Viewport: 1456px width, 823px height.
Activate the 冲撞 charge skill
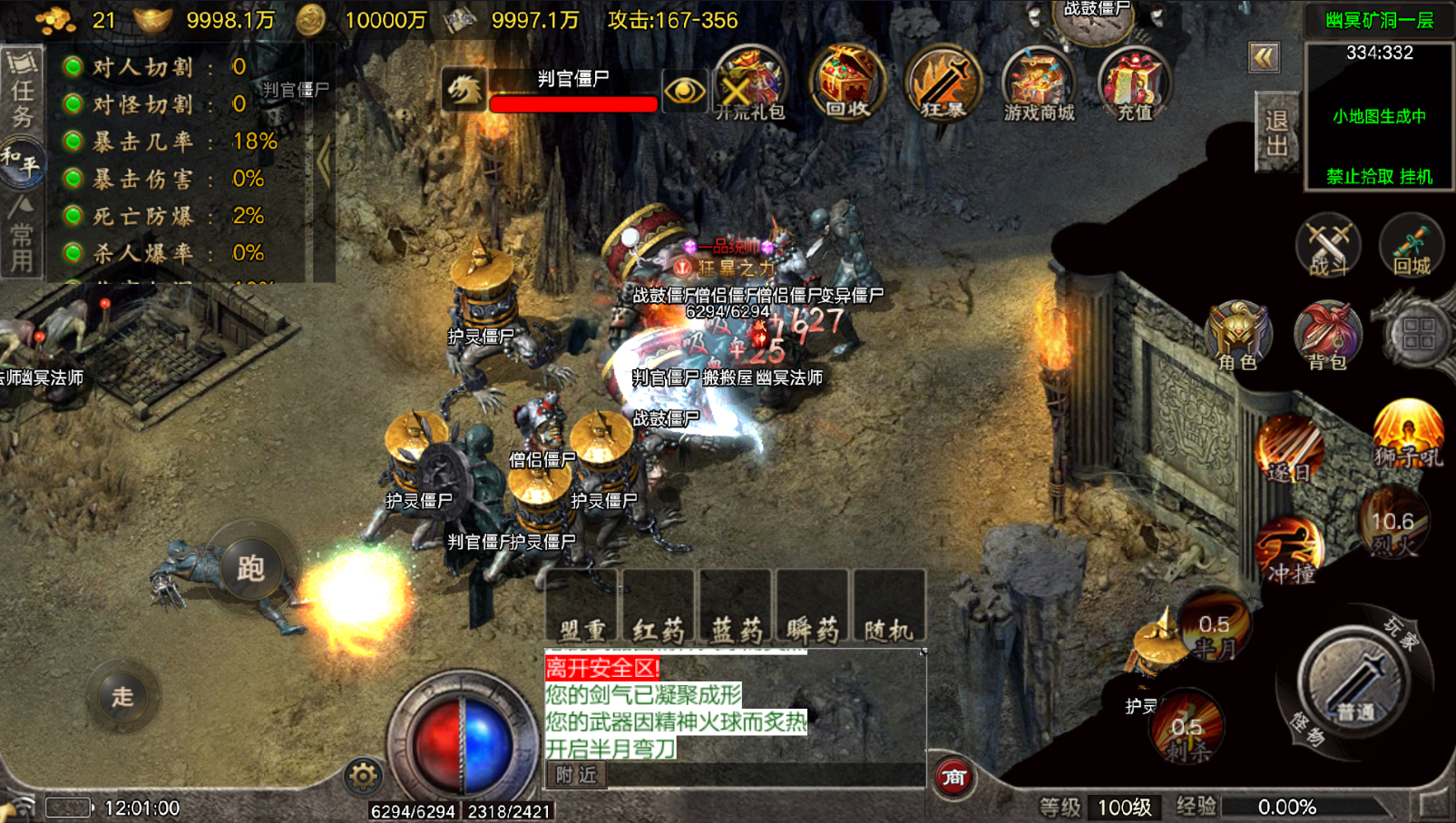click(x=1290, y=549)
